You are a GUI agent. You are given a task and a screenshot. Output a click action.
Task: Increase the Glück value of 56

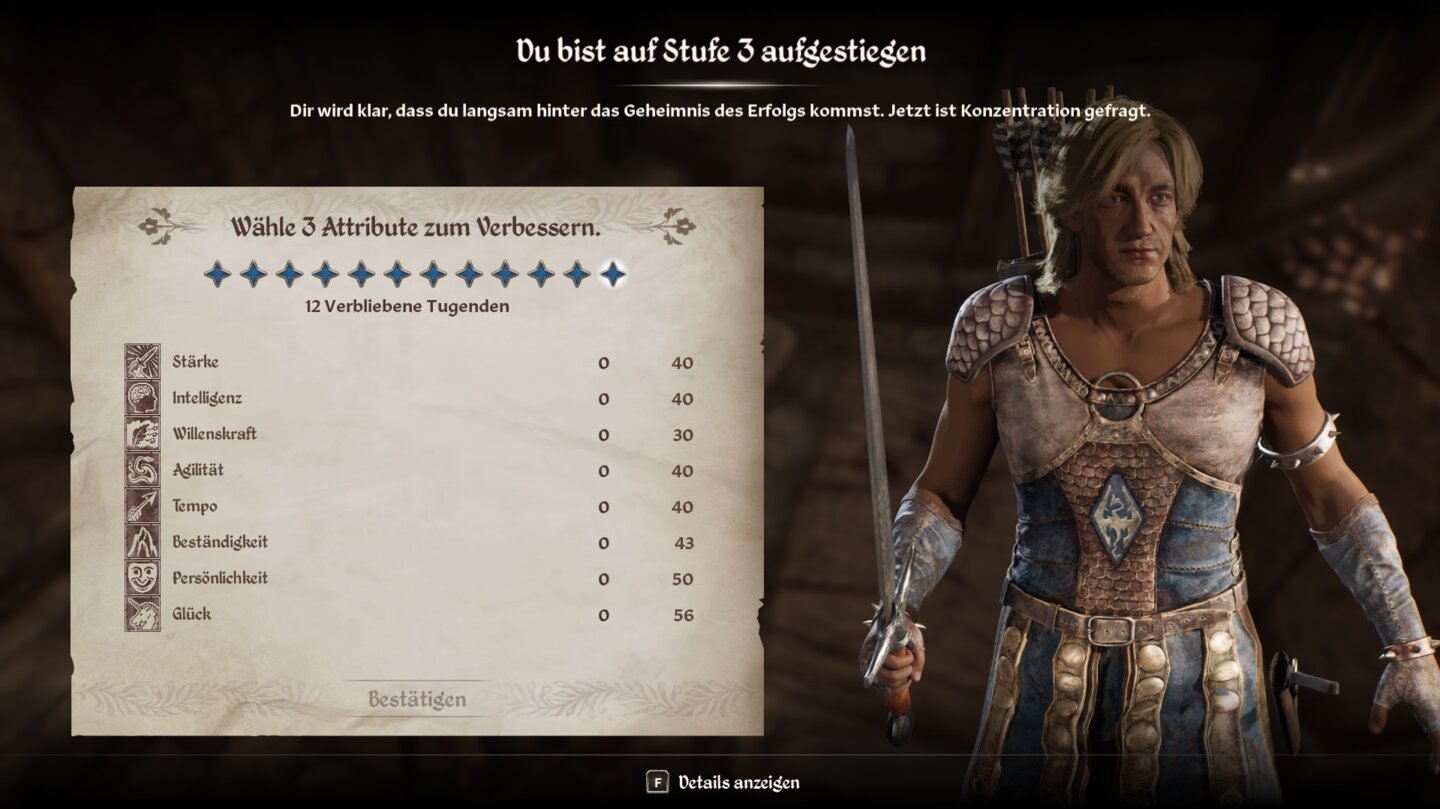point(683,614)
